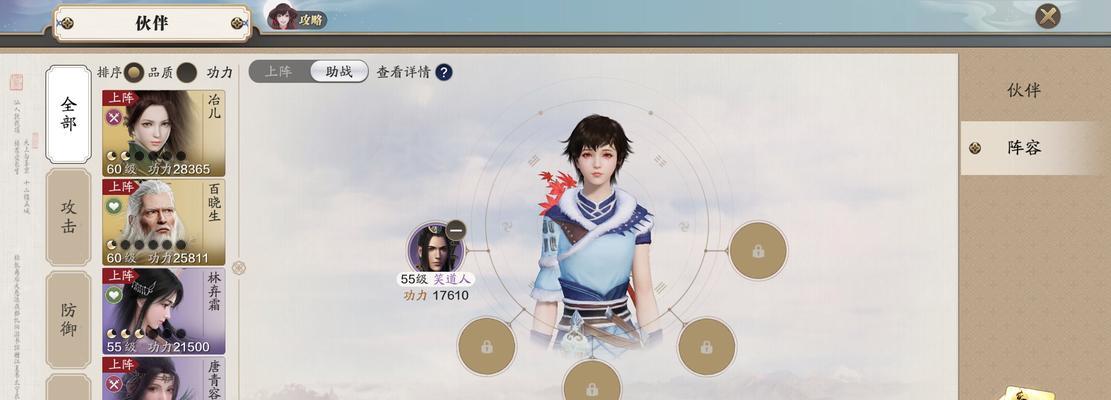The height and width of the screenshot is (400, 1111).
Task: Open the 查看详情 help icon
Action: 443,72
